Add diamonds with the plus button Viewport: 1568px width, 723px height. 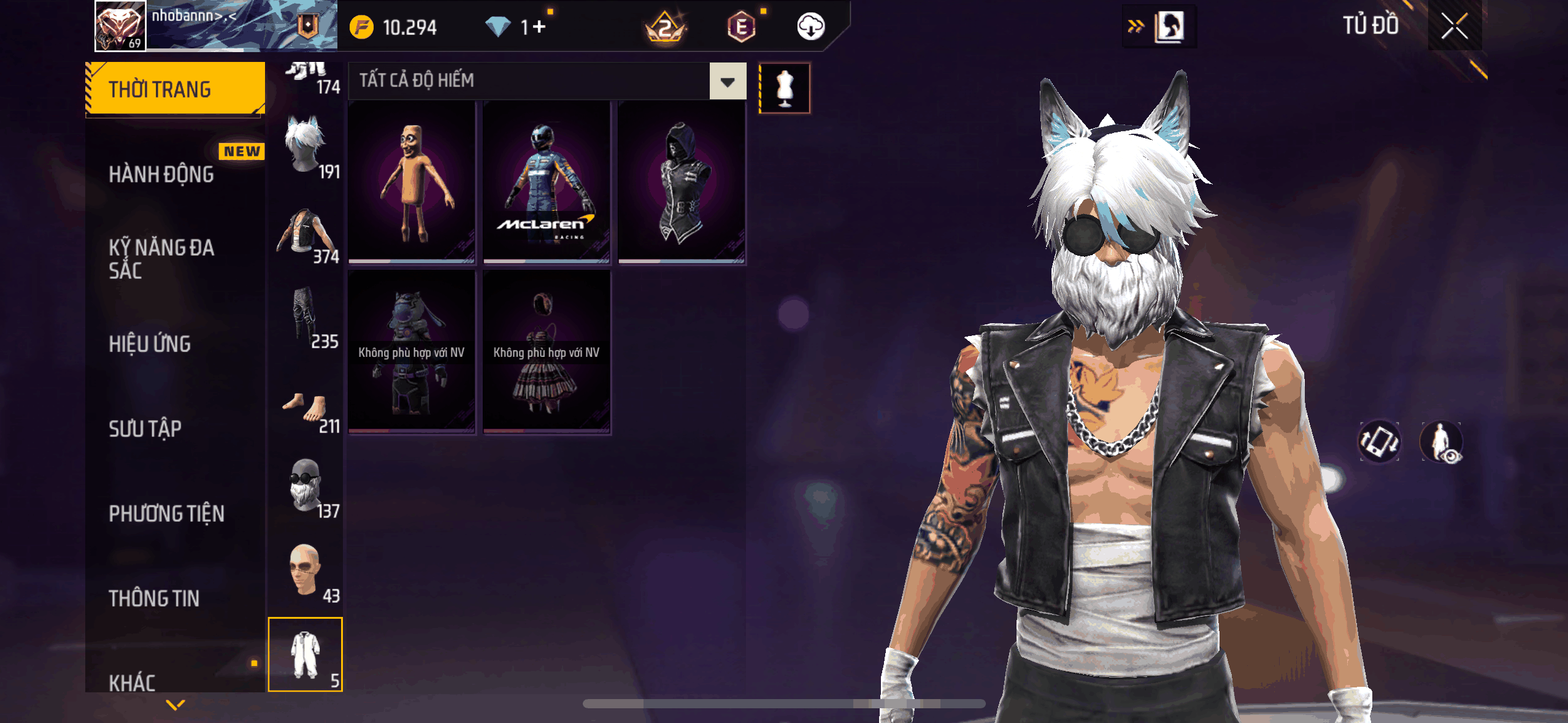(539, 27)
